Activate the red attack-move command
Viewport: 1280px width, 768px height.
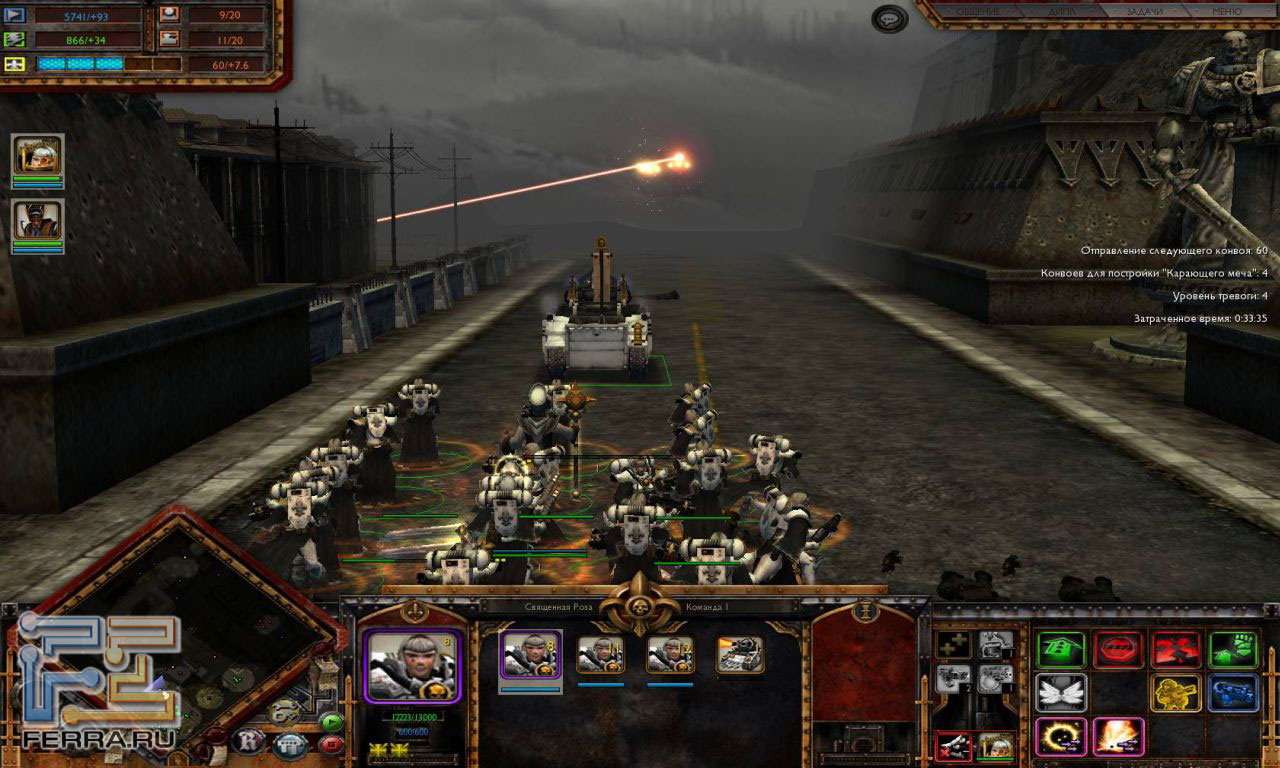coord(1175,650)
